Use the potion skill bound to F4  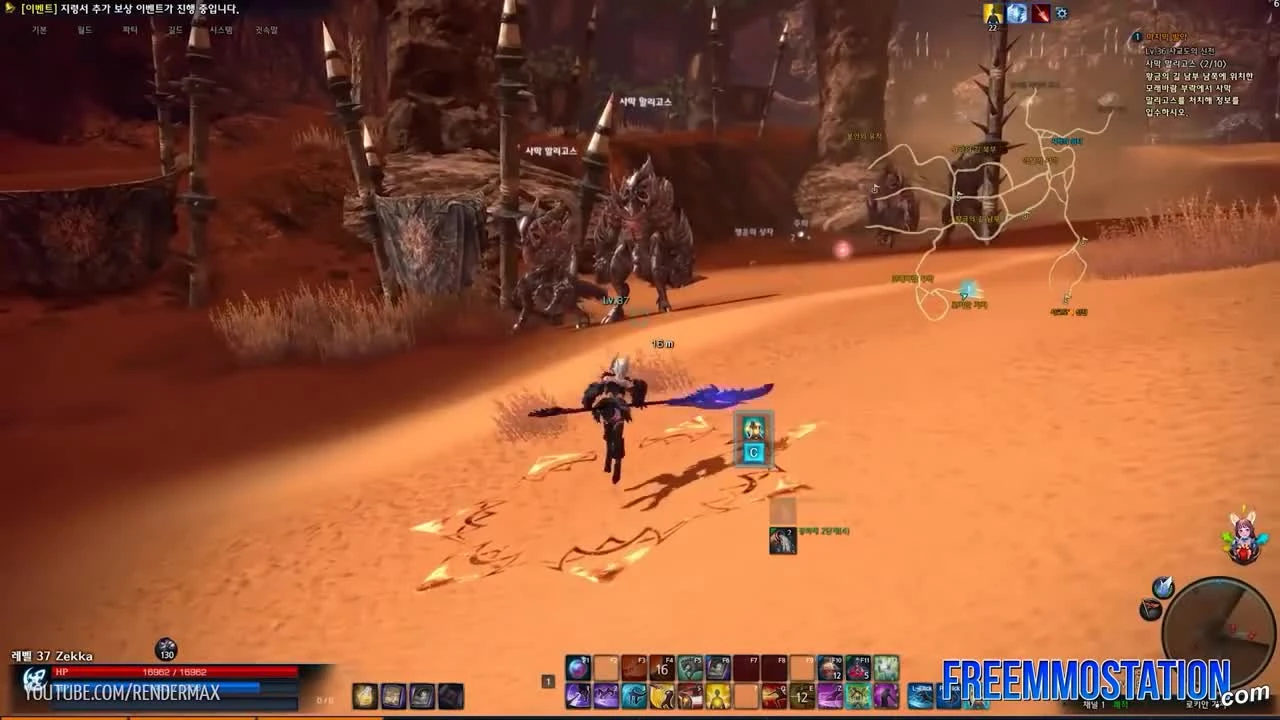pyautogui.click(x=662, y=665)
